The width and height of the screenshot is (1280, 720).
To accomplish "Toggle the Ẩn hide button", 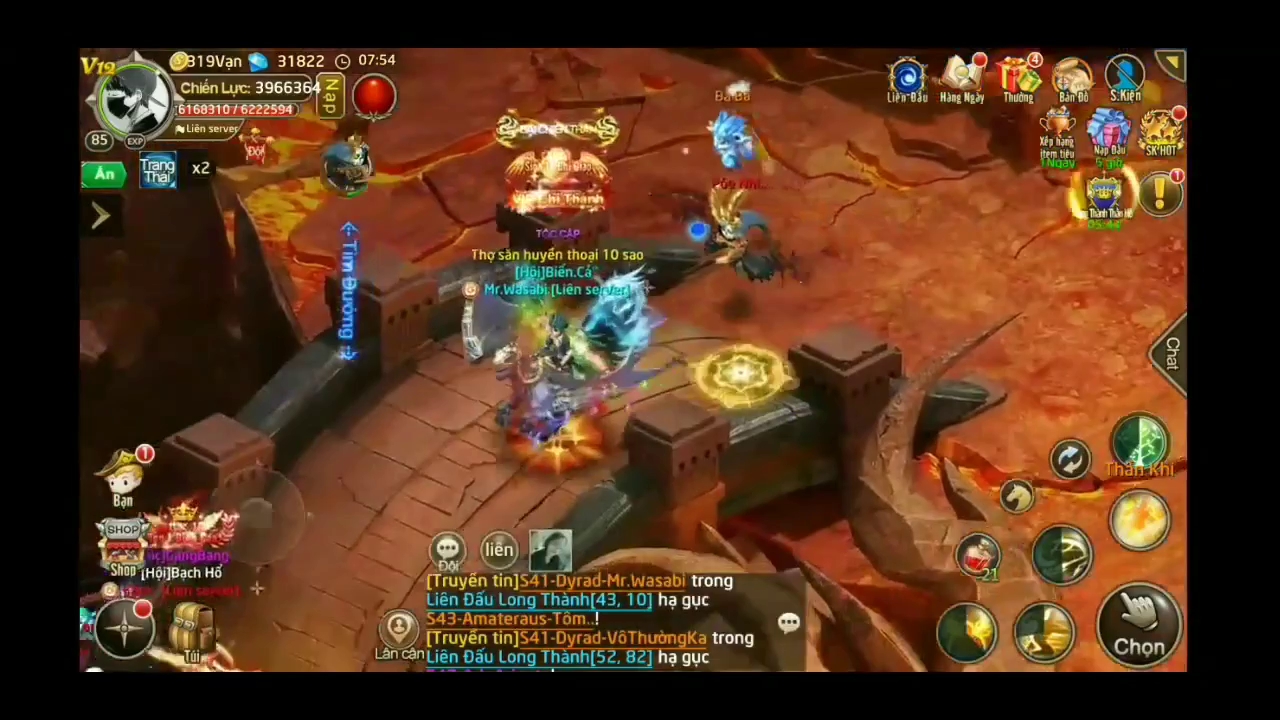I will (105, 172).
